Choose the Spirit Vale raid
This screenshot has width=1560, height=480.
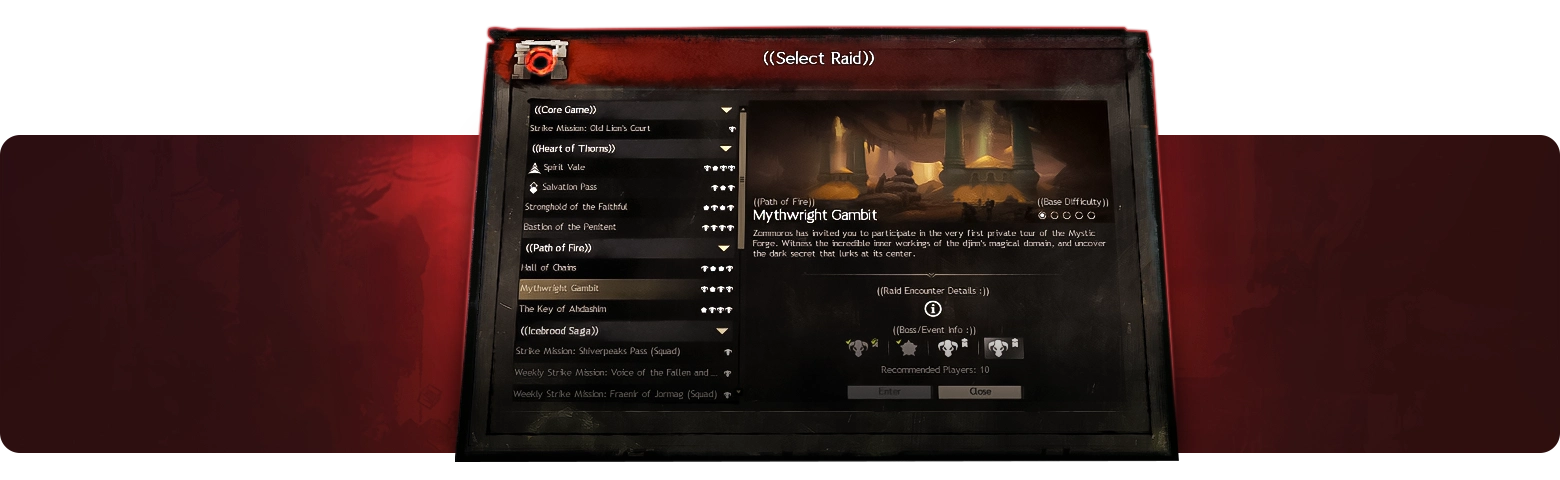point(564,168)
